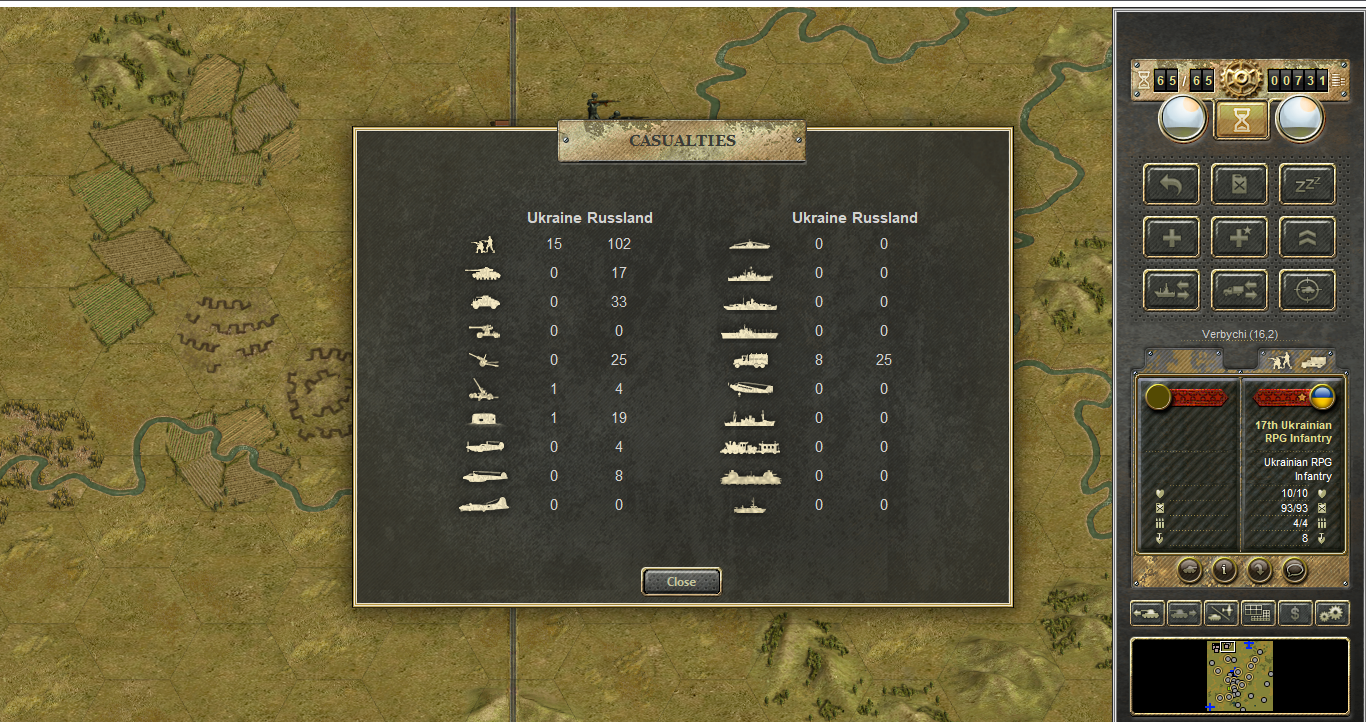Close the Casualties window

tap(681, 582)
